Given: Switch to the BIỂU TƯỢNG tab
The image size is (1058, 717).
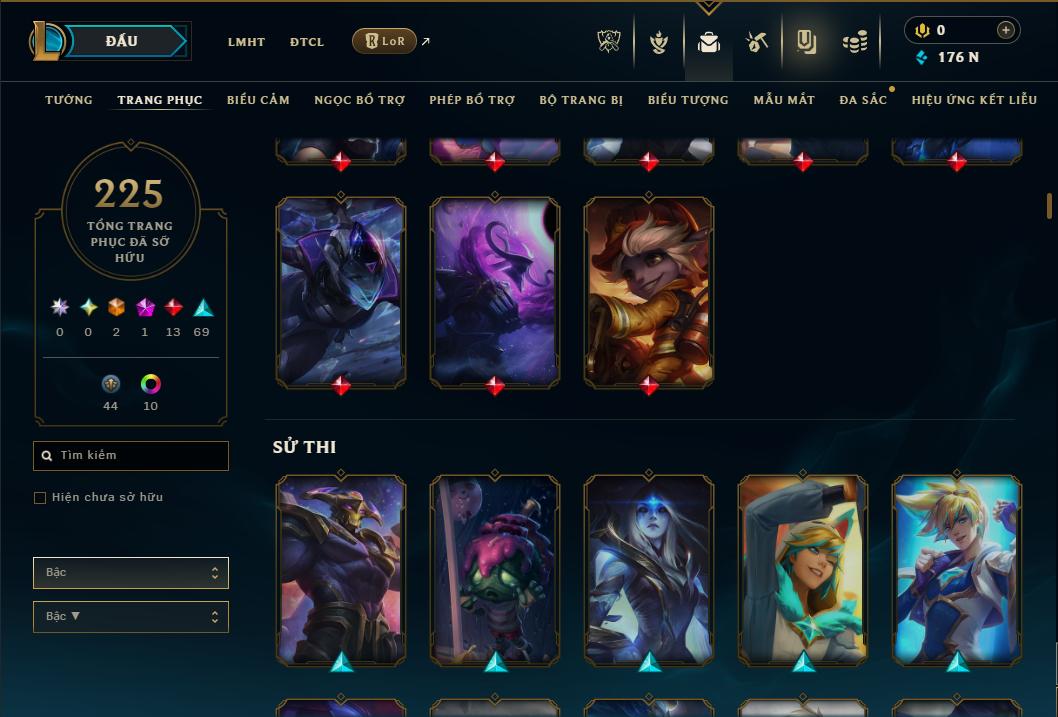Looking at the screenshot, I should pos(688,100).
